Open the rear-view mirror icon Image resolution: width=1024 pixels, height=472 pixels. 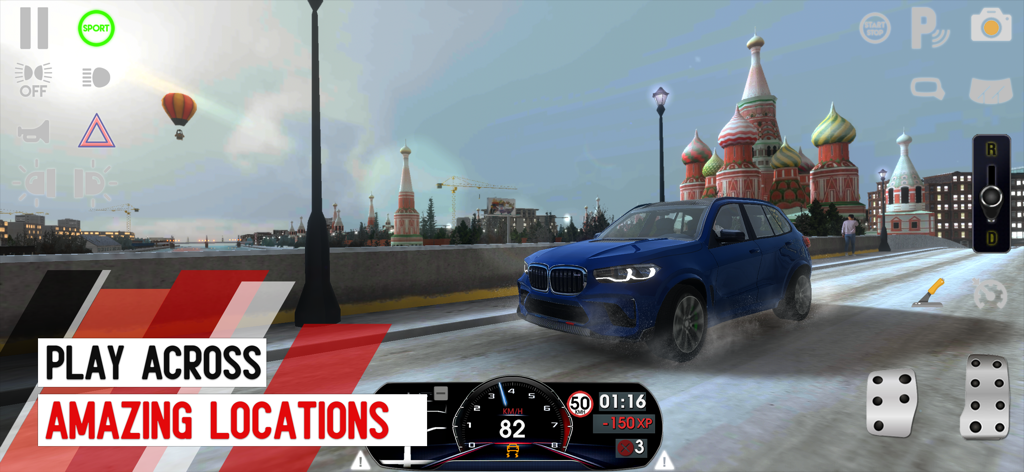pyautogui.click(x=927, y=89)
